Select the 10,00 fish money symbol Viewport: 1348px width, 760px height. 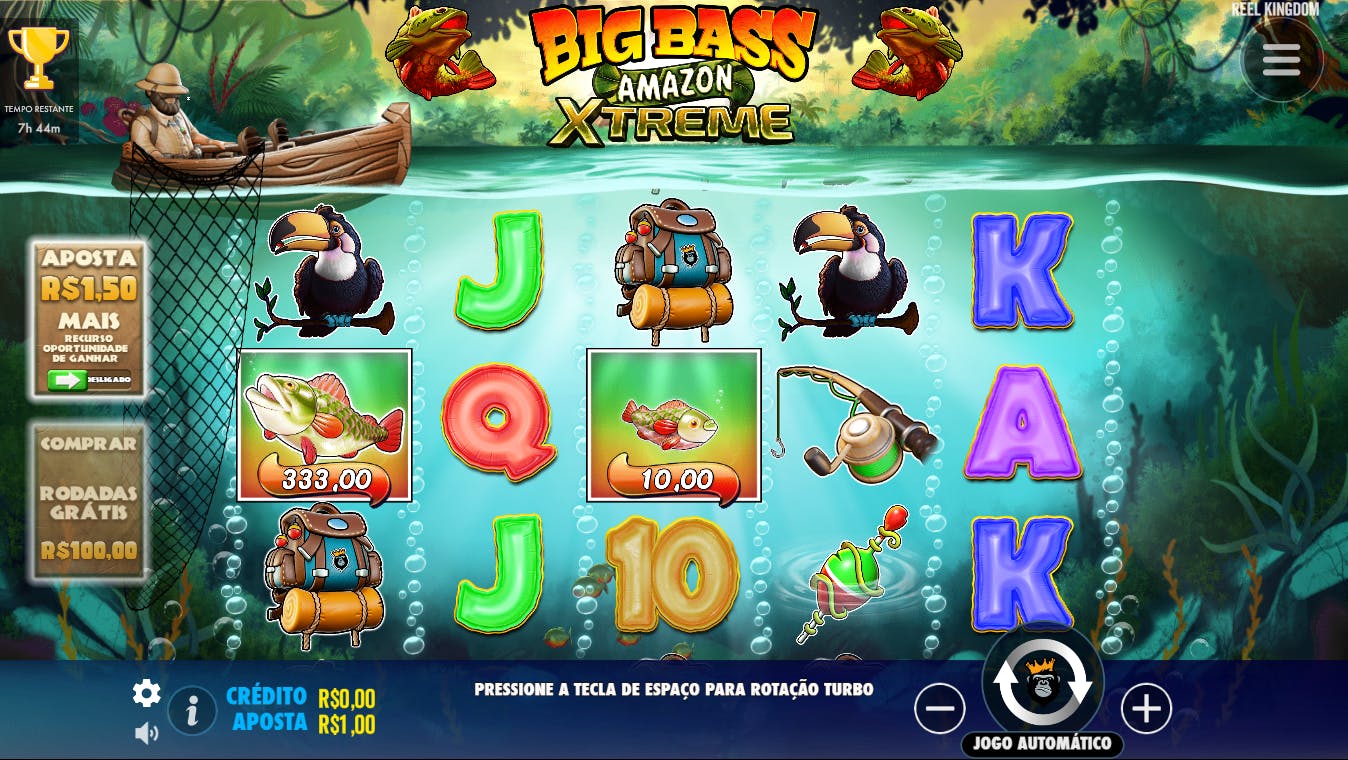[671, 423]
